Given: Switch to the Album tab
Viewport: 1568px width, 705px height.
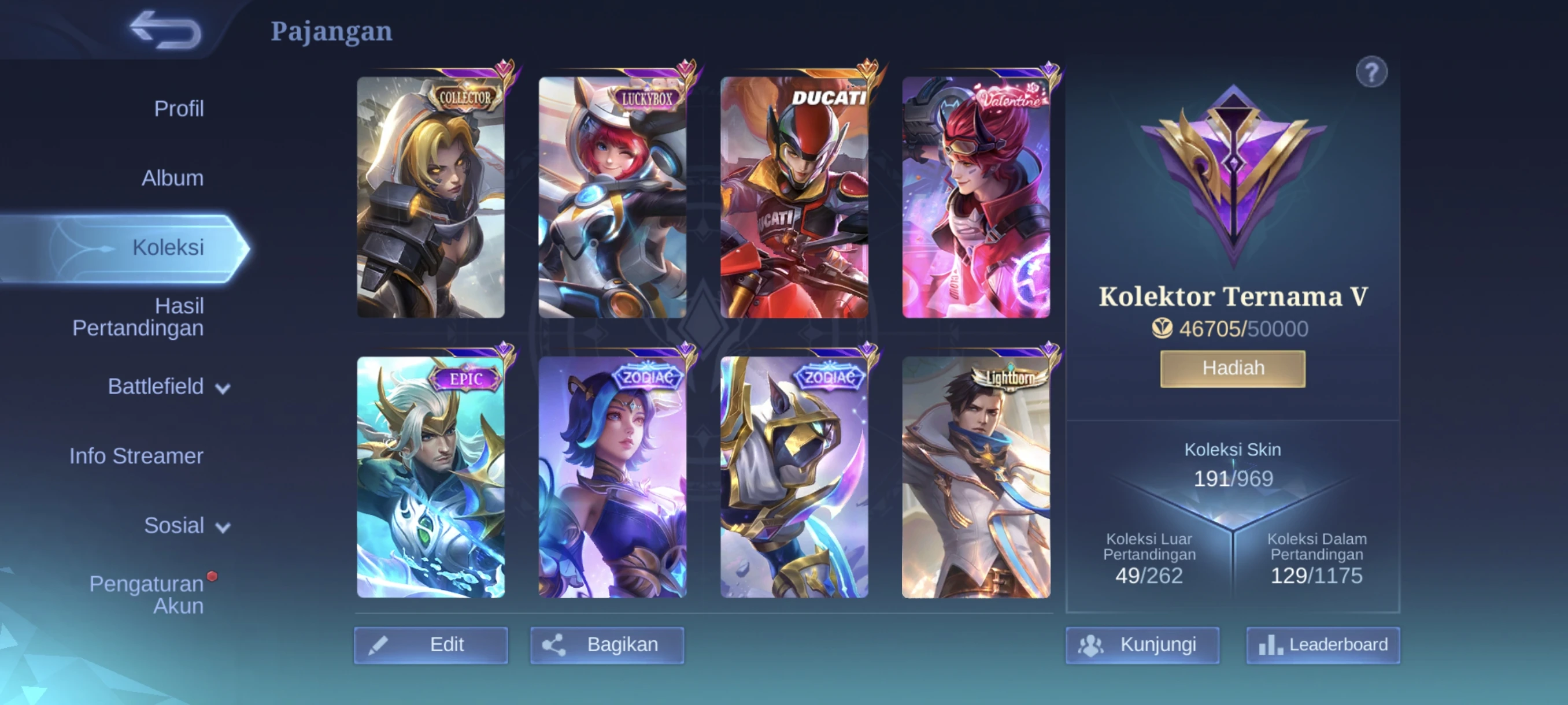Looking at the screenshot, I should tap(172, 178).
